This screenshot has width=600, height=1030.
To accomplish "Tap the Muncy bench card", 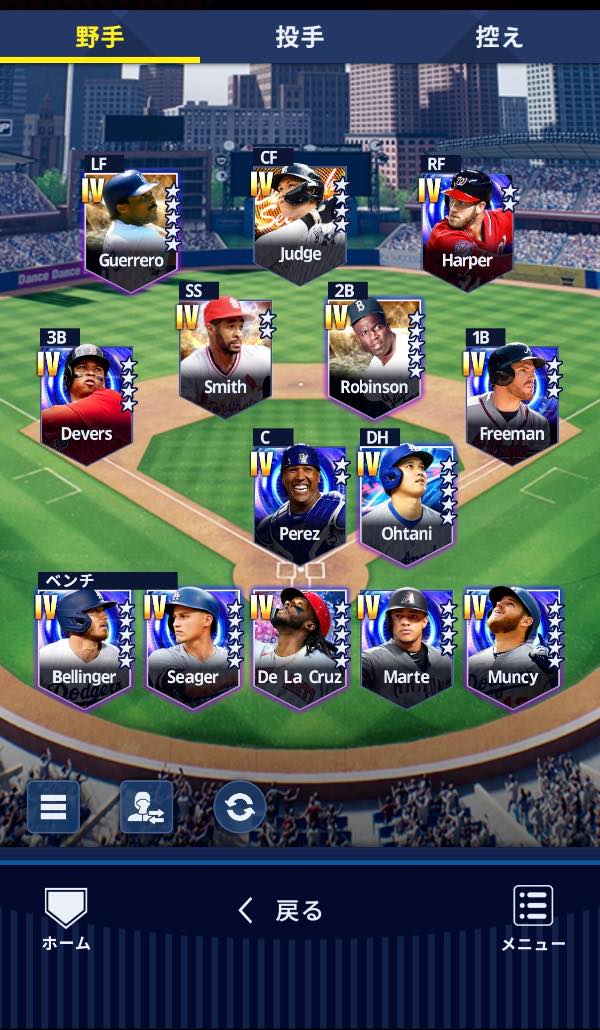I will 513,647.
